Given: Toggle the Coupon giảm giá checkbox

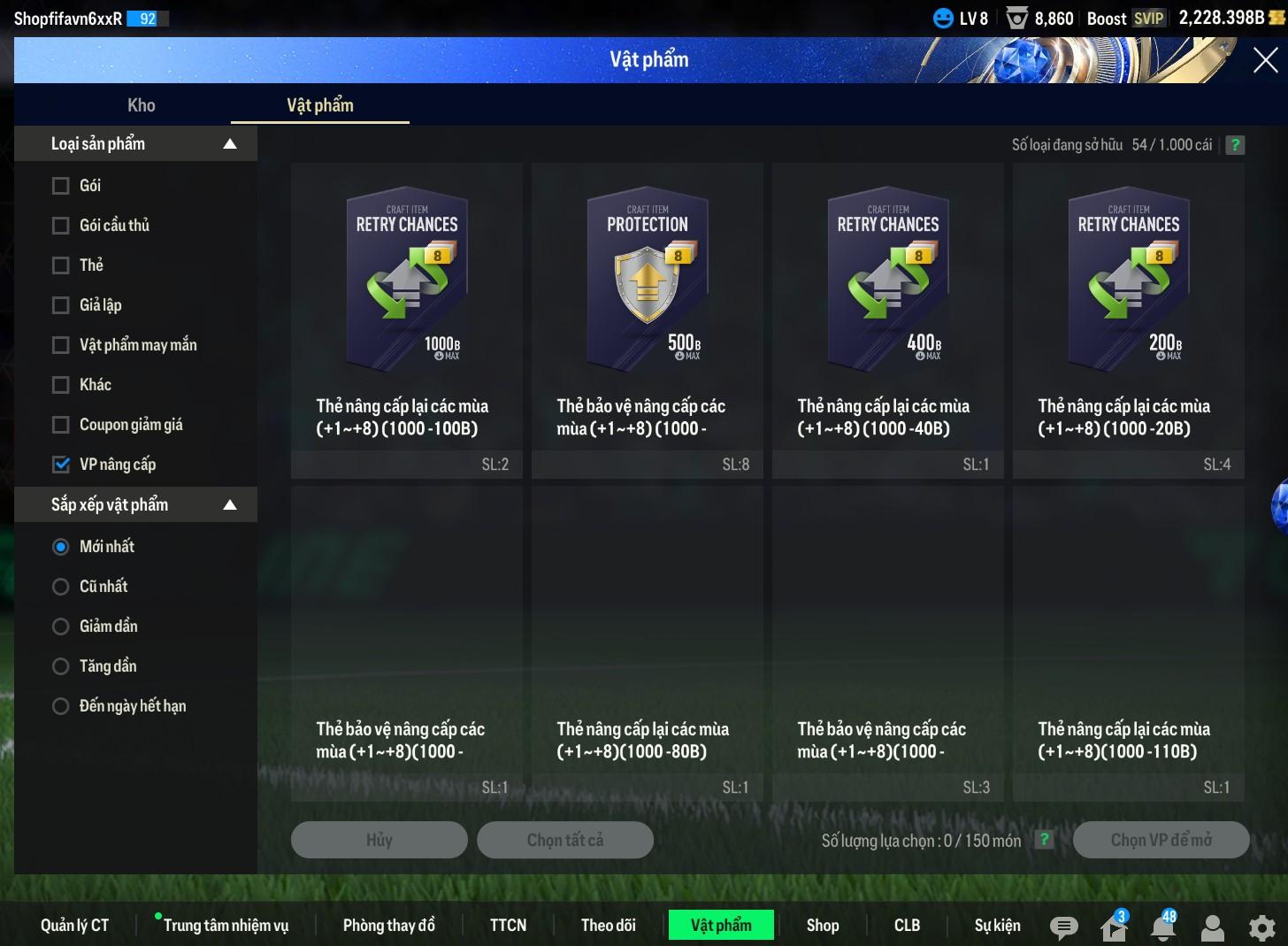Looking at the screenshot, I should coord(61,425).
